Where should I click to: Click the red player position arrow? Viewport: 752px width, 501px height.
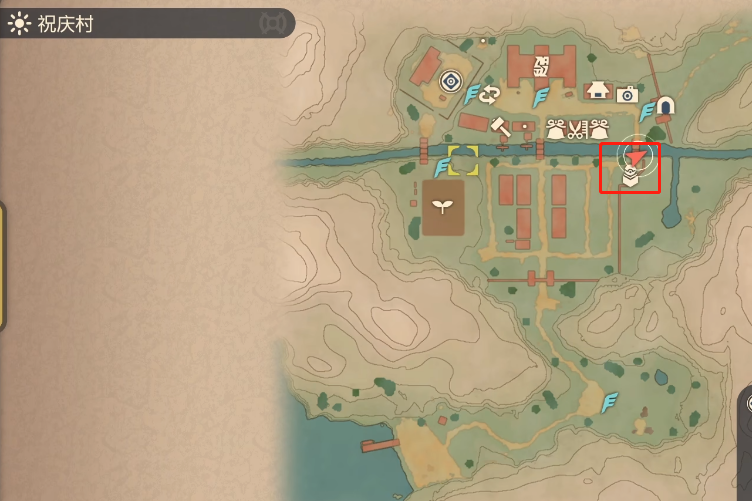pyautogui.click(x=637, y=152)
